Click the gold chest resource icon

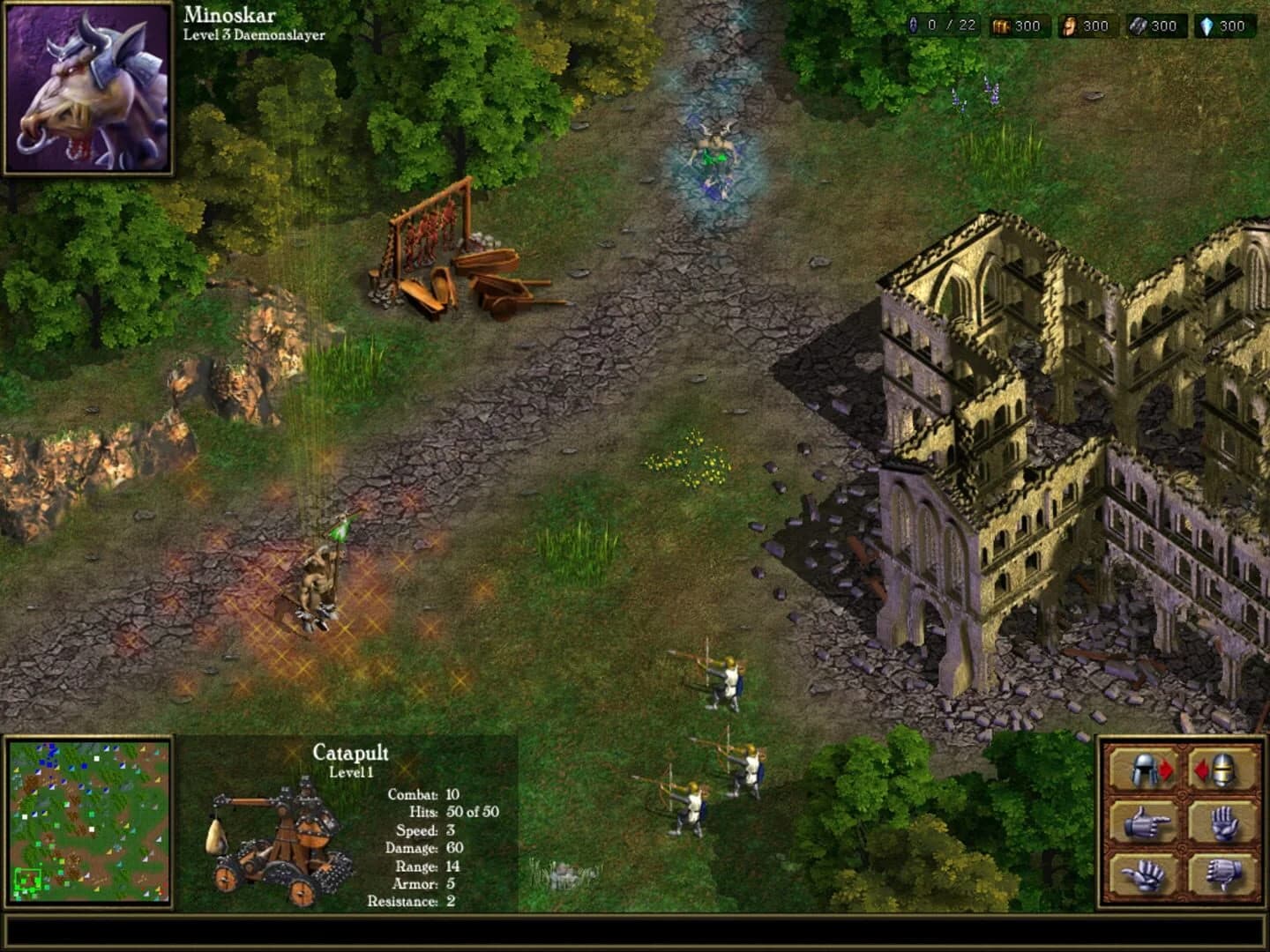click(1001, 26)
